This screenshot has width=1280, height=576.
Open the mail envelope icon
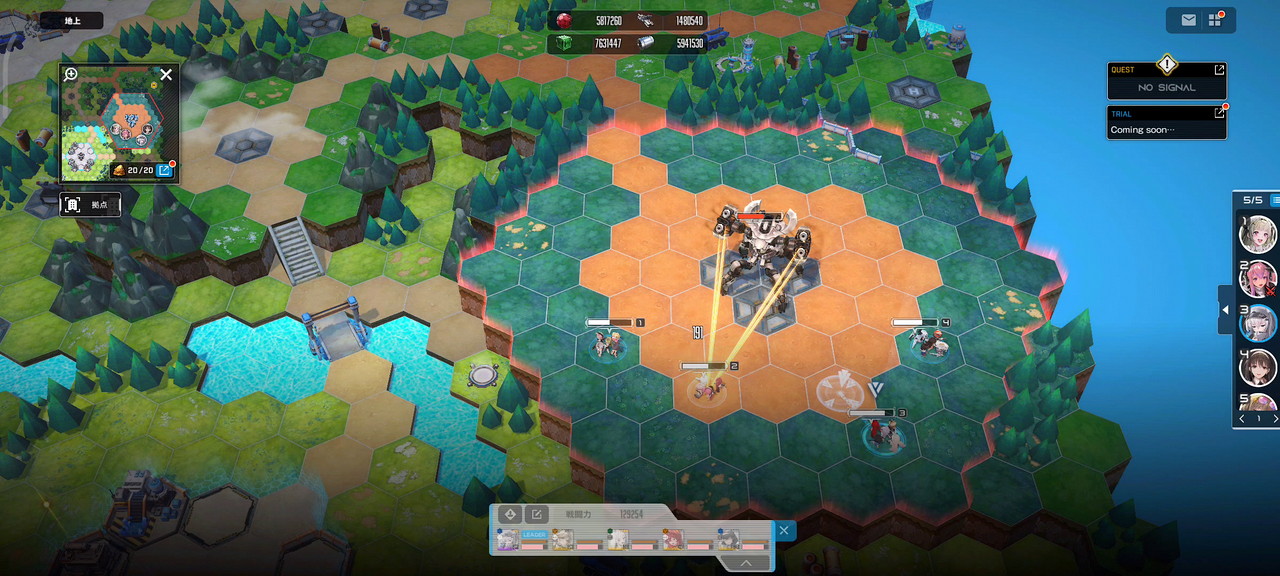click(1189, 20)
